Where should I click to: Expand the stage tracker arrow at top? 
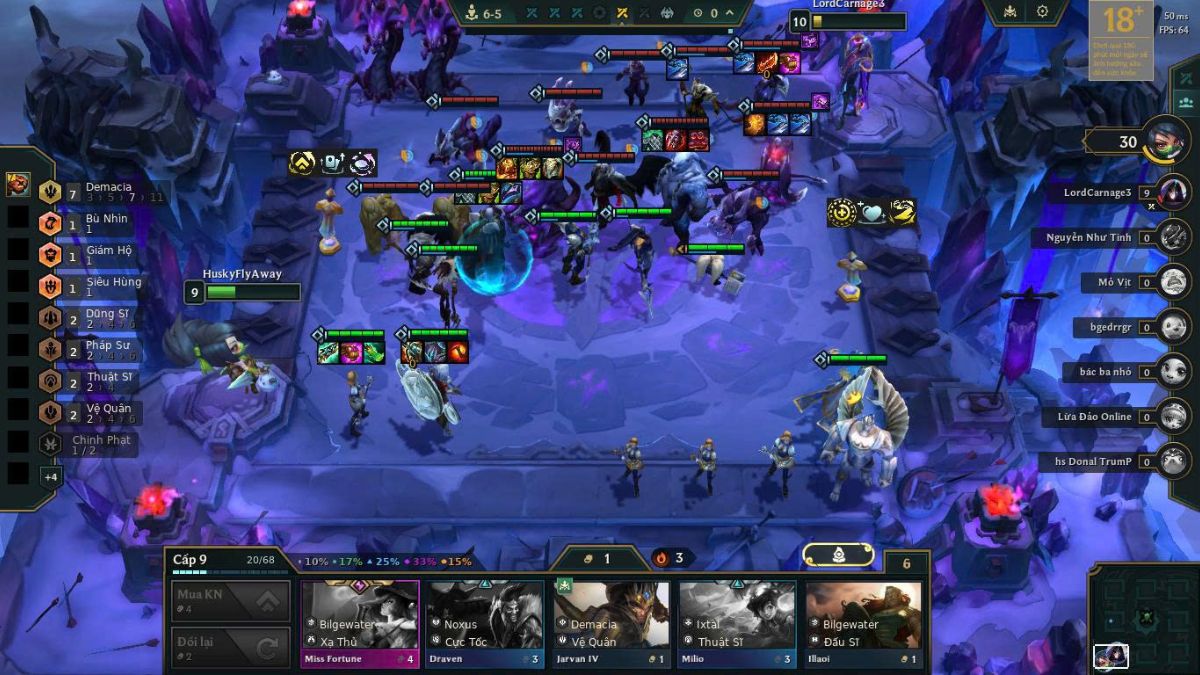click(731, 13)
